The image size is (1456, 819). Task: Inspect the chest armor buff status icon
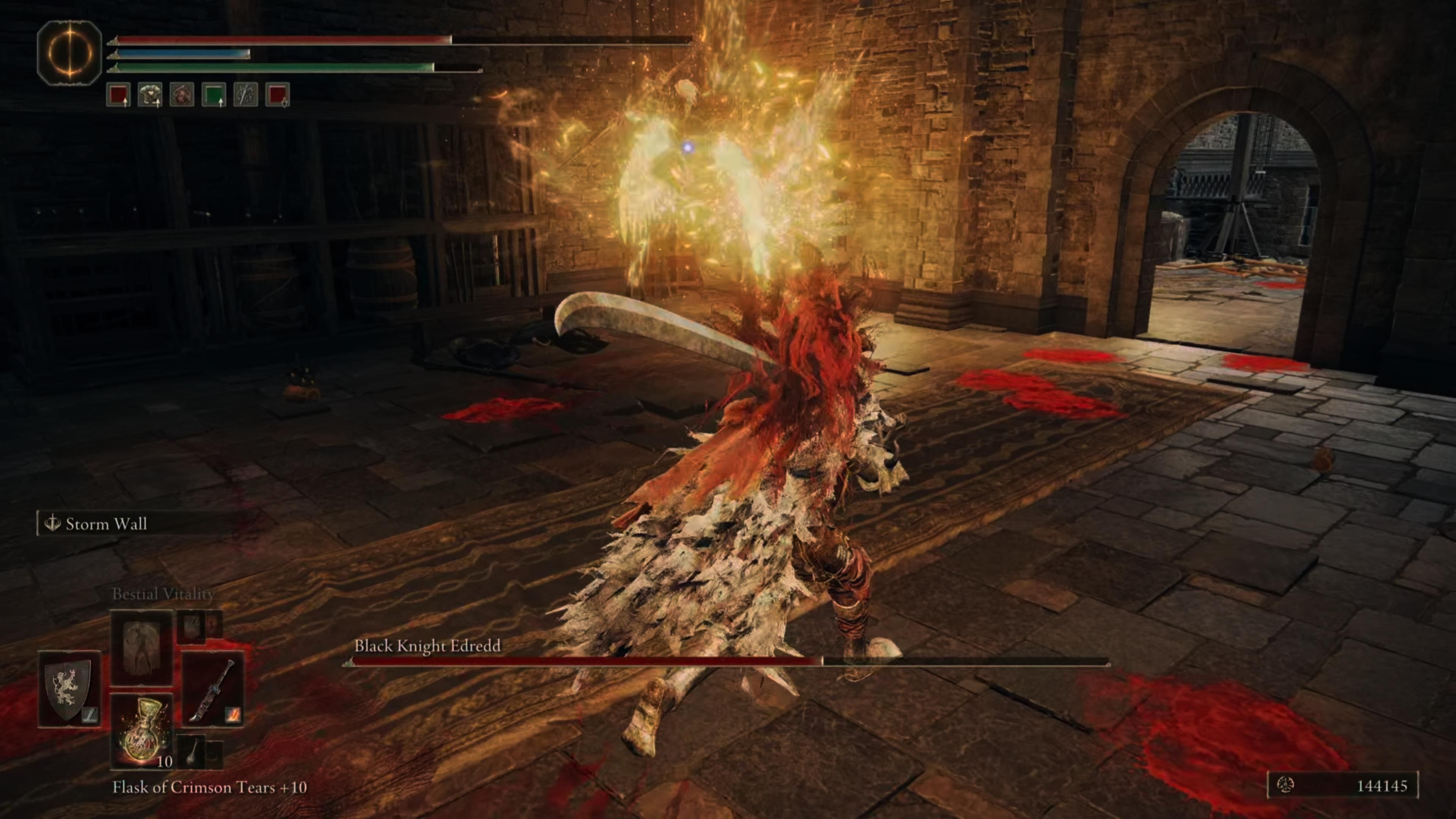tap(150, 94)
